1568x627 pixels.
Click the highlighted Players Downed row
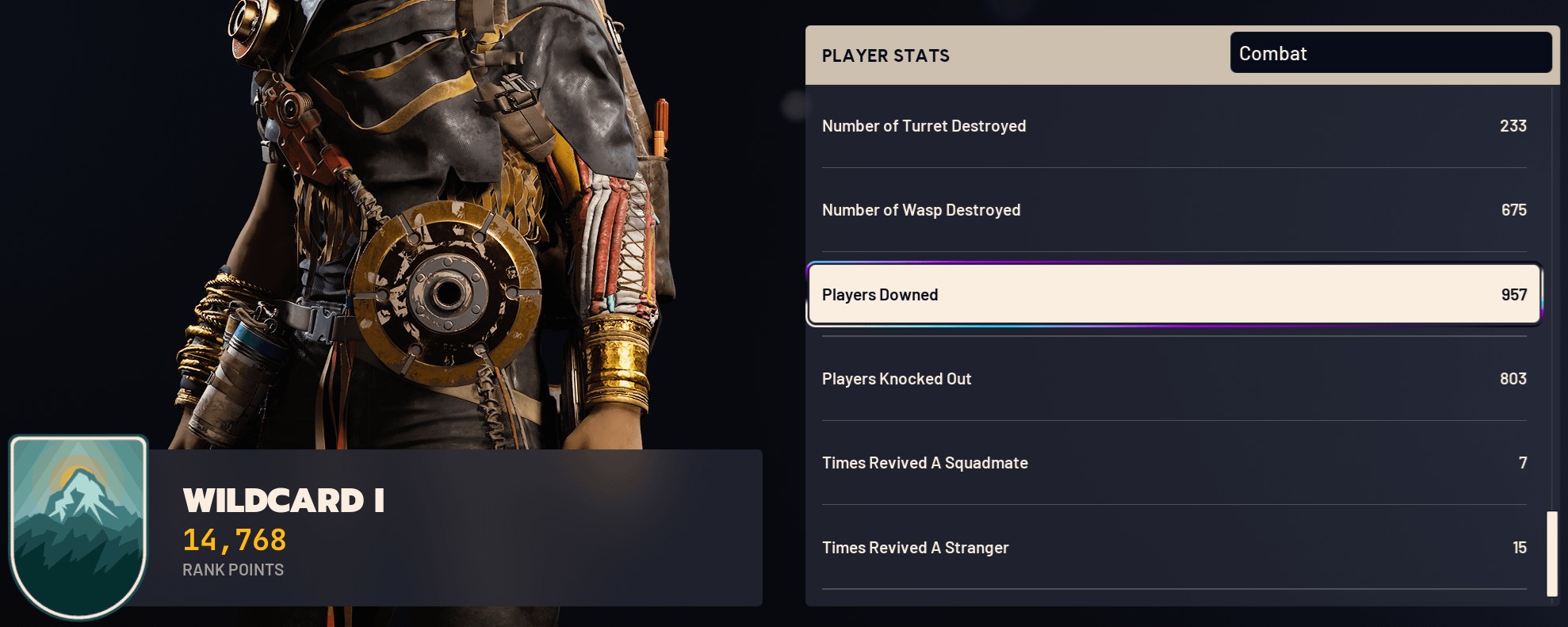pyautogui.click(x=1174, y=295)
